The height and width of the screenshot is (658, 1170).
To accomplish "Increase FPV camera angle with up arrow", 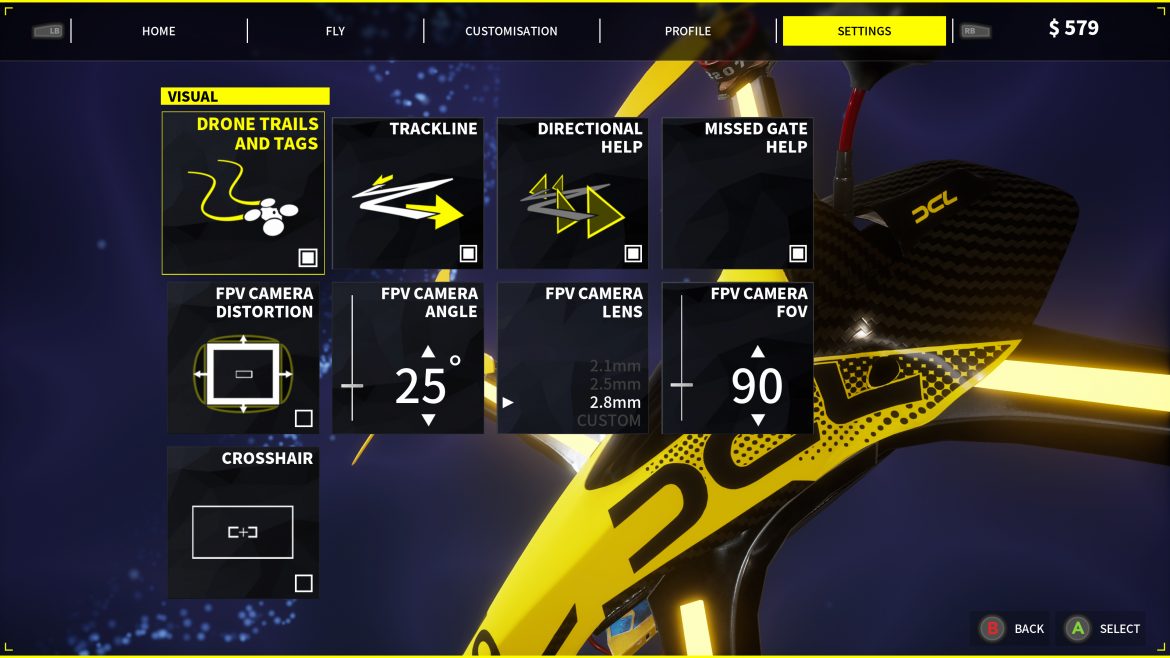I will click(429, 351).
